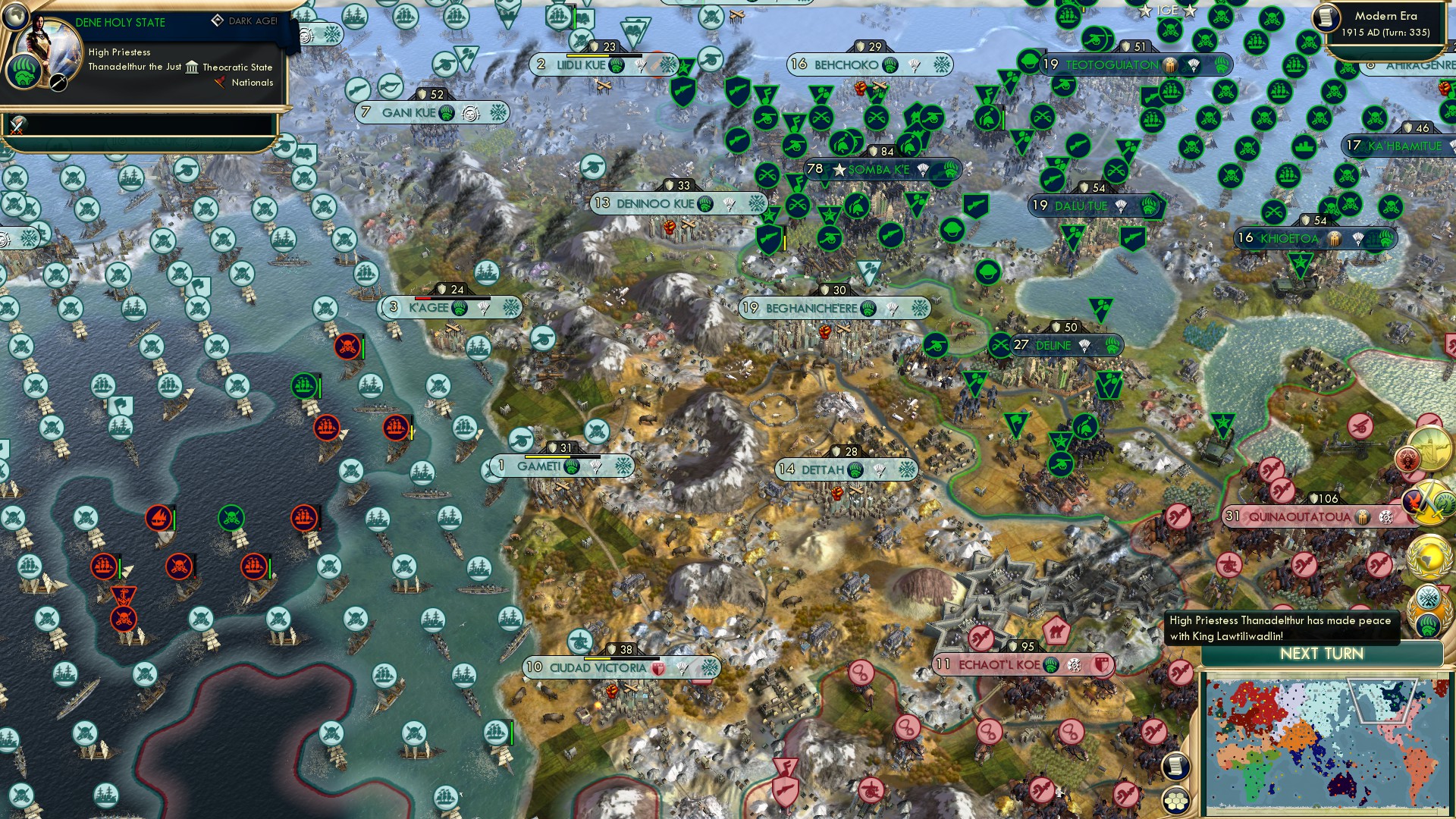
Task: Click the snowflake emergency notification icon
Action: [1426, 598]
